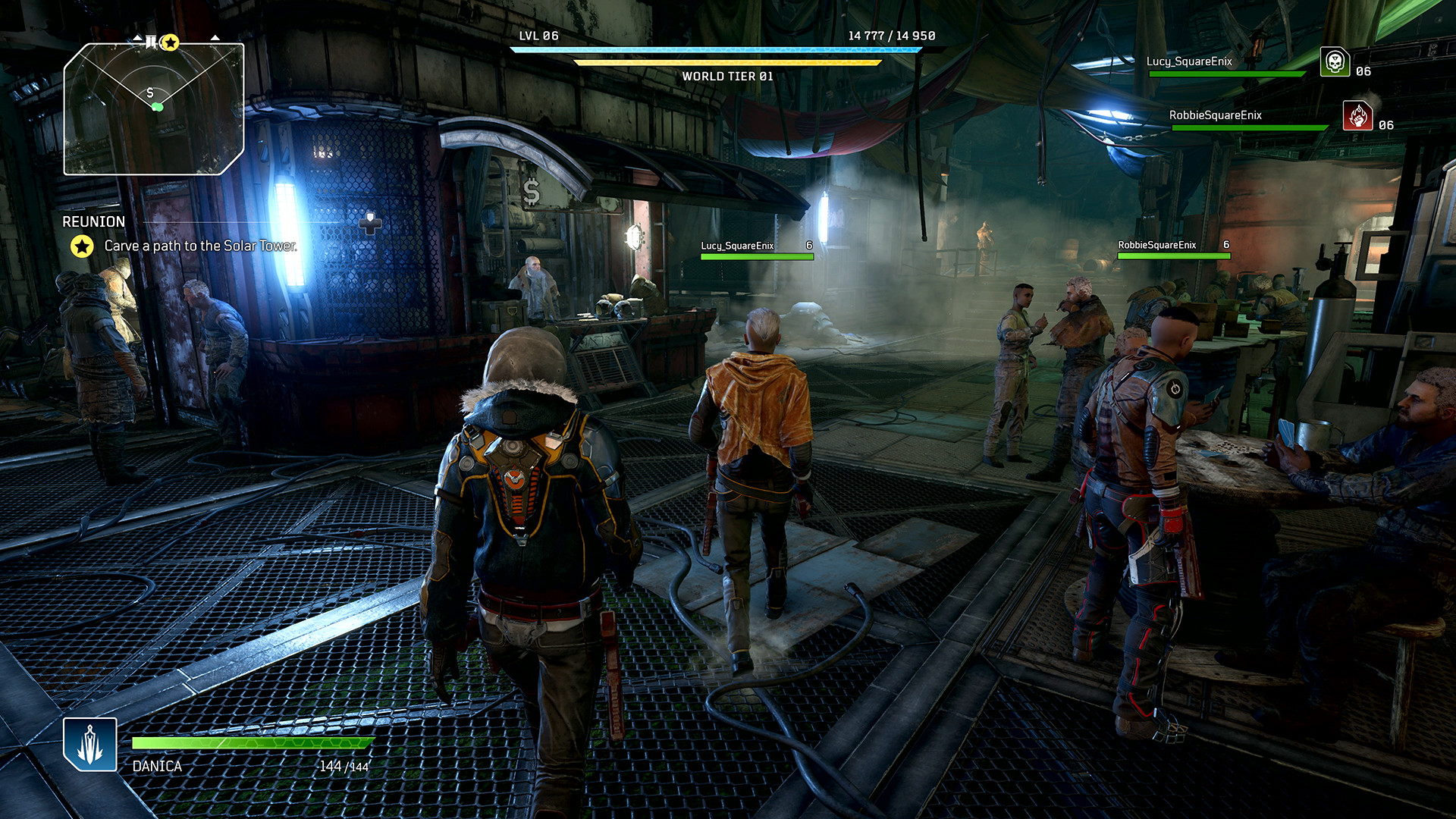
Task: Select Lucy_SquareEnix's skull class icon
Action: tap(1335, 62)
